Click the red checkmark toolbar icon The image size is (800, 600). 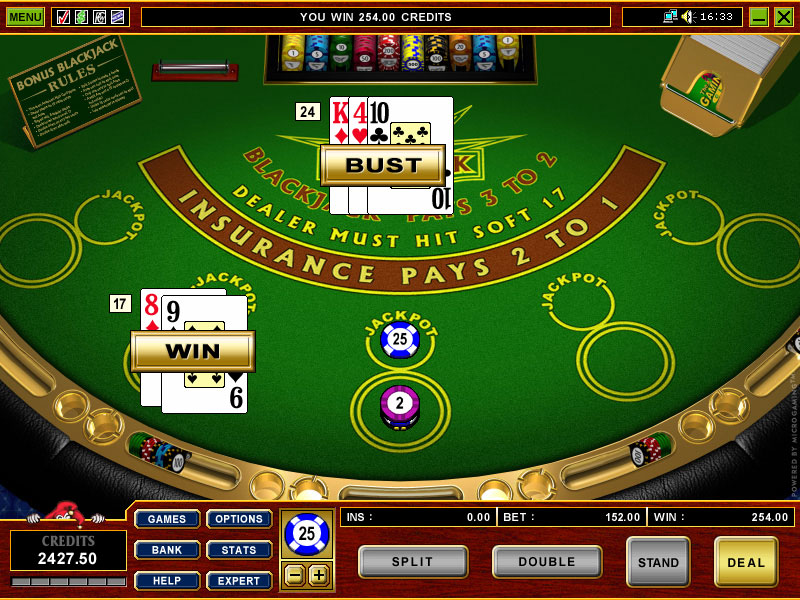[x=63, y=17]
